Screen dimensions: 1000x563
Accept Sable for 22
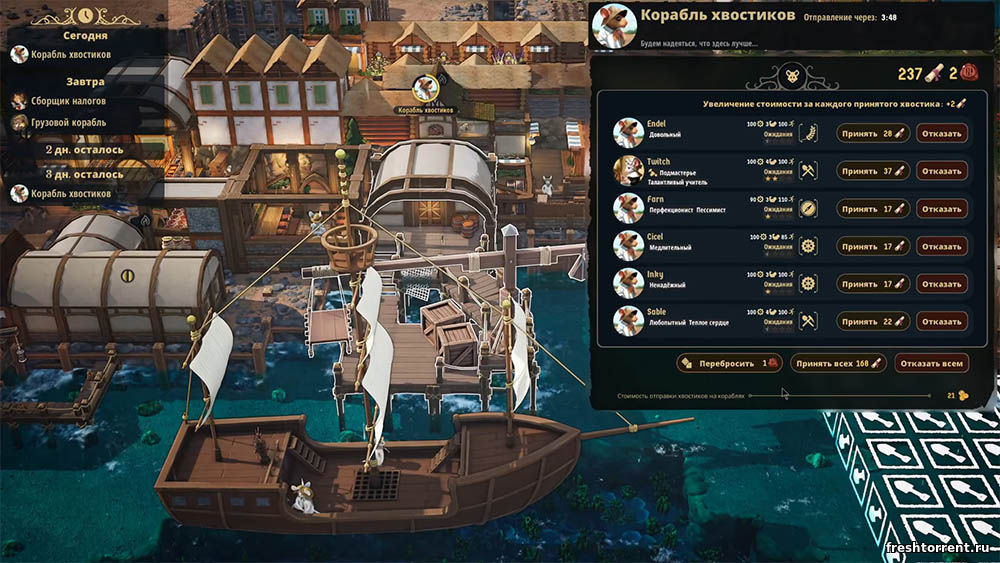tap(873, 321)
